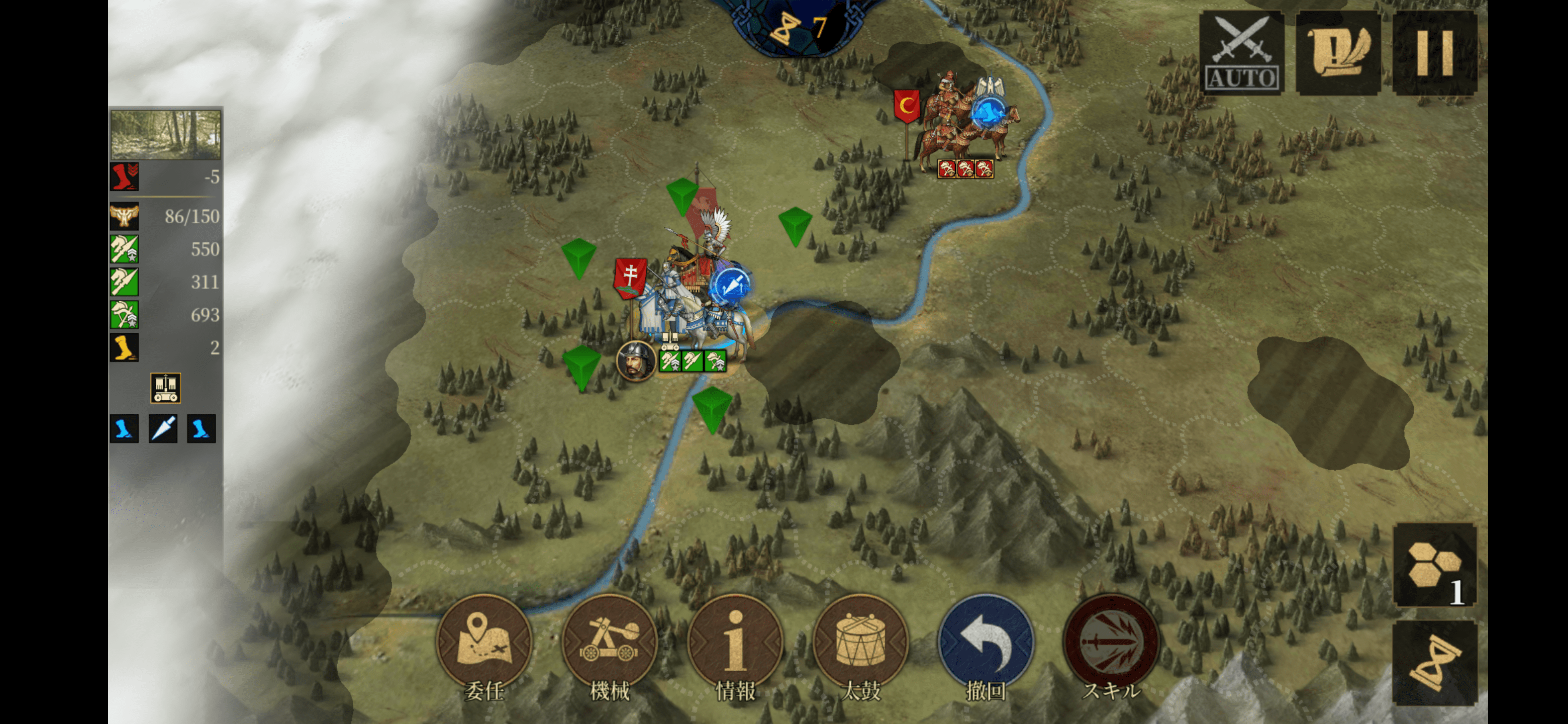Open the scroll and quill objectives log
Viewport: 1568px width, 724px height.
coord(1338,54)
